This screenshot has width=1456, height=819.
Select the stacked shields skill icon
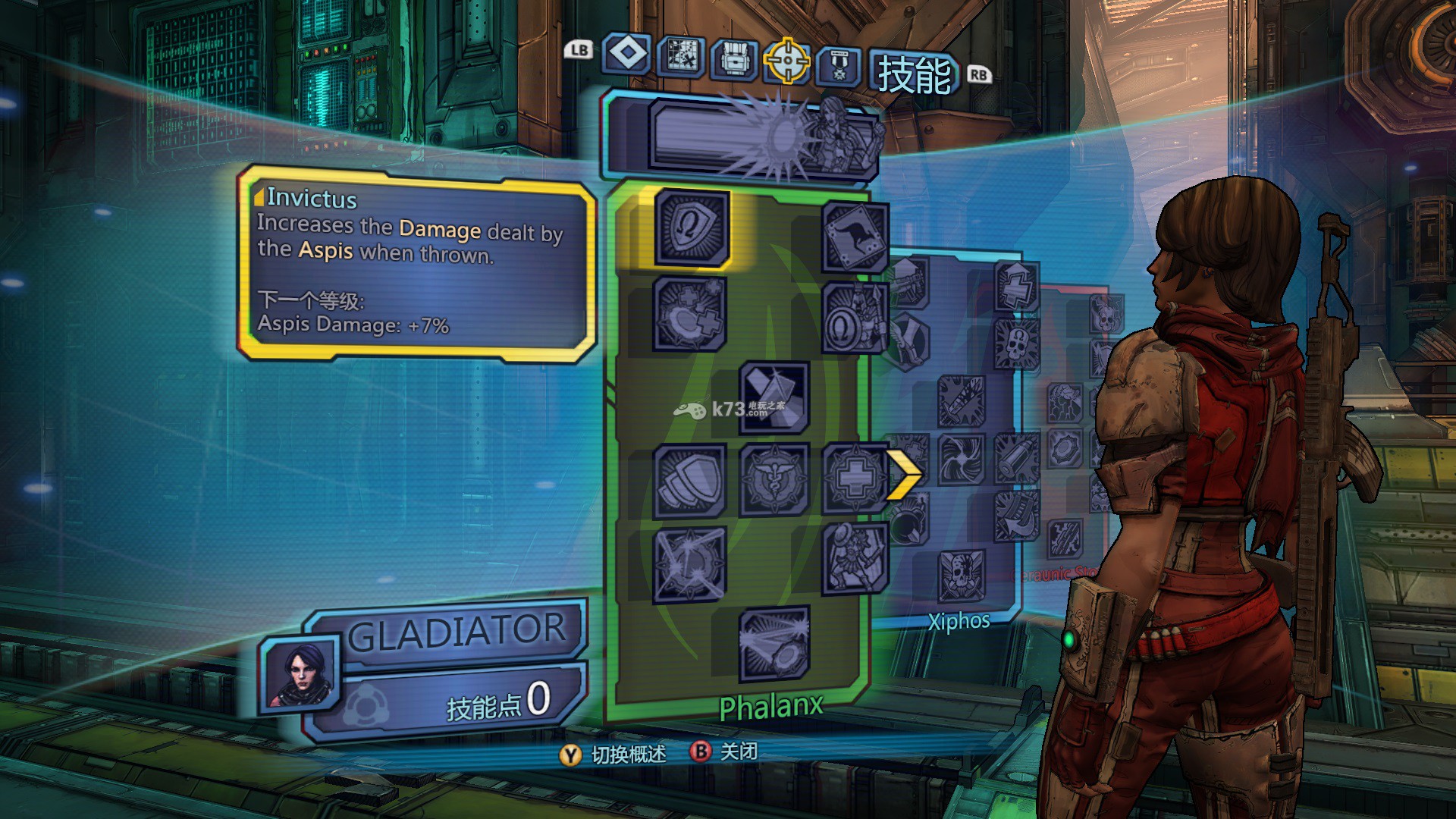pos(689,480)
